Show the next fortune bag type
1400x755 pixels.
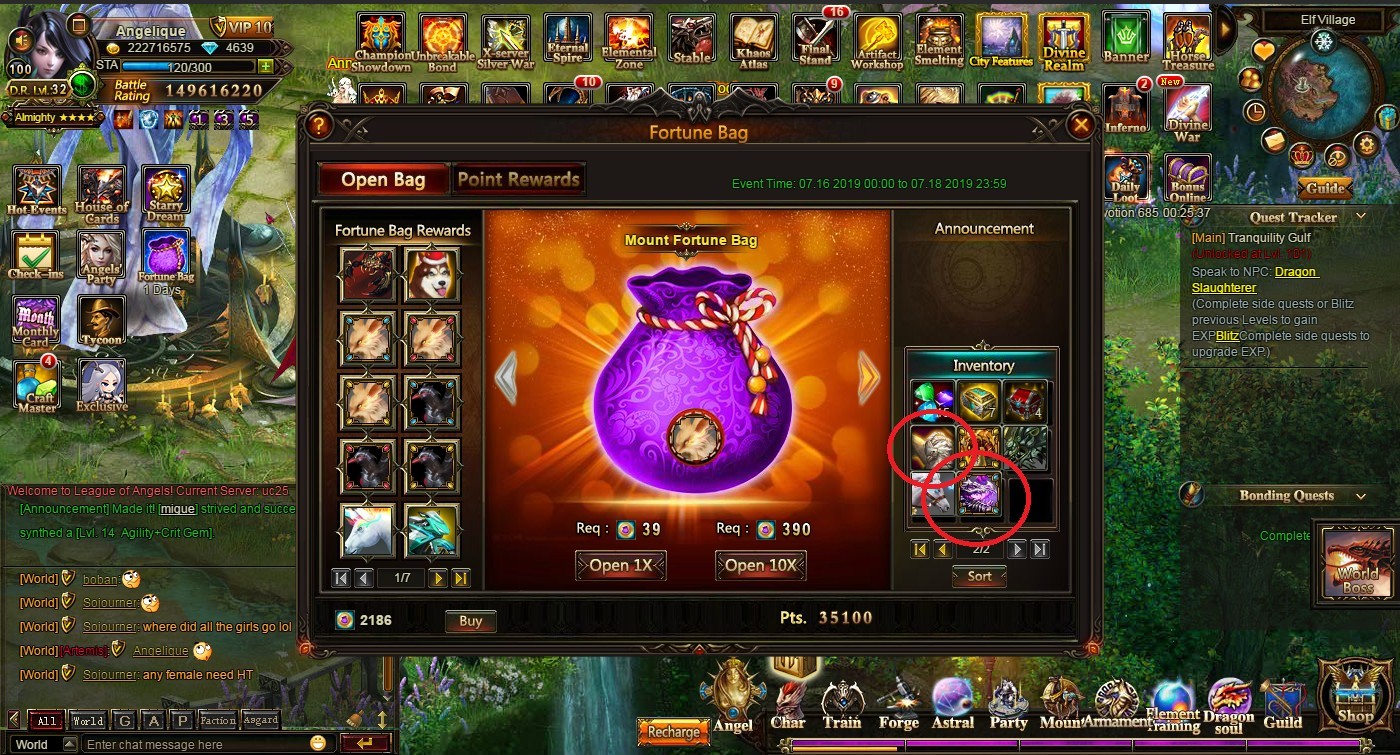pyautogui.click(x=868, y=378)
